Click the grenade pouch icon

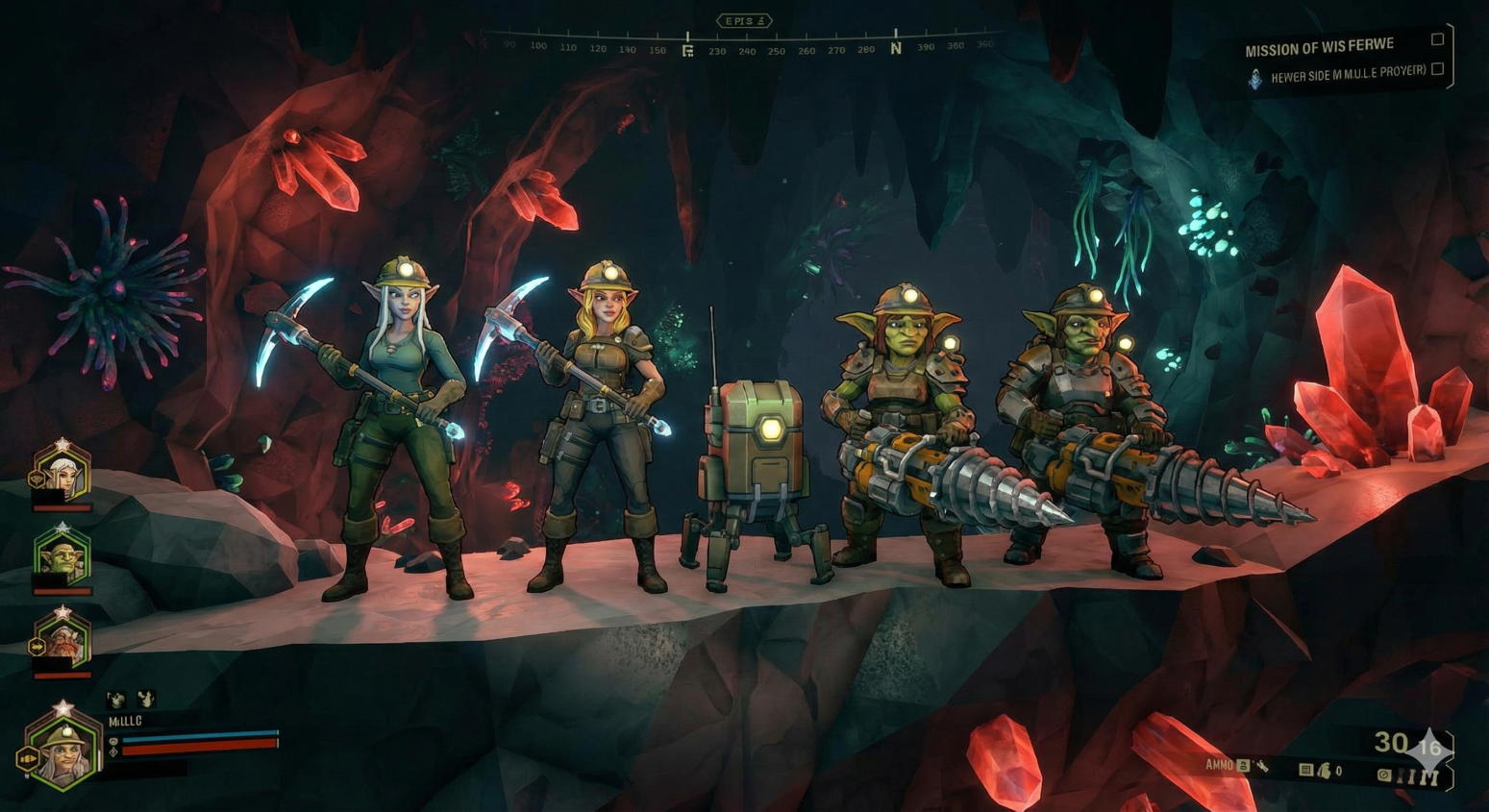coord(1326,770)
